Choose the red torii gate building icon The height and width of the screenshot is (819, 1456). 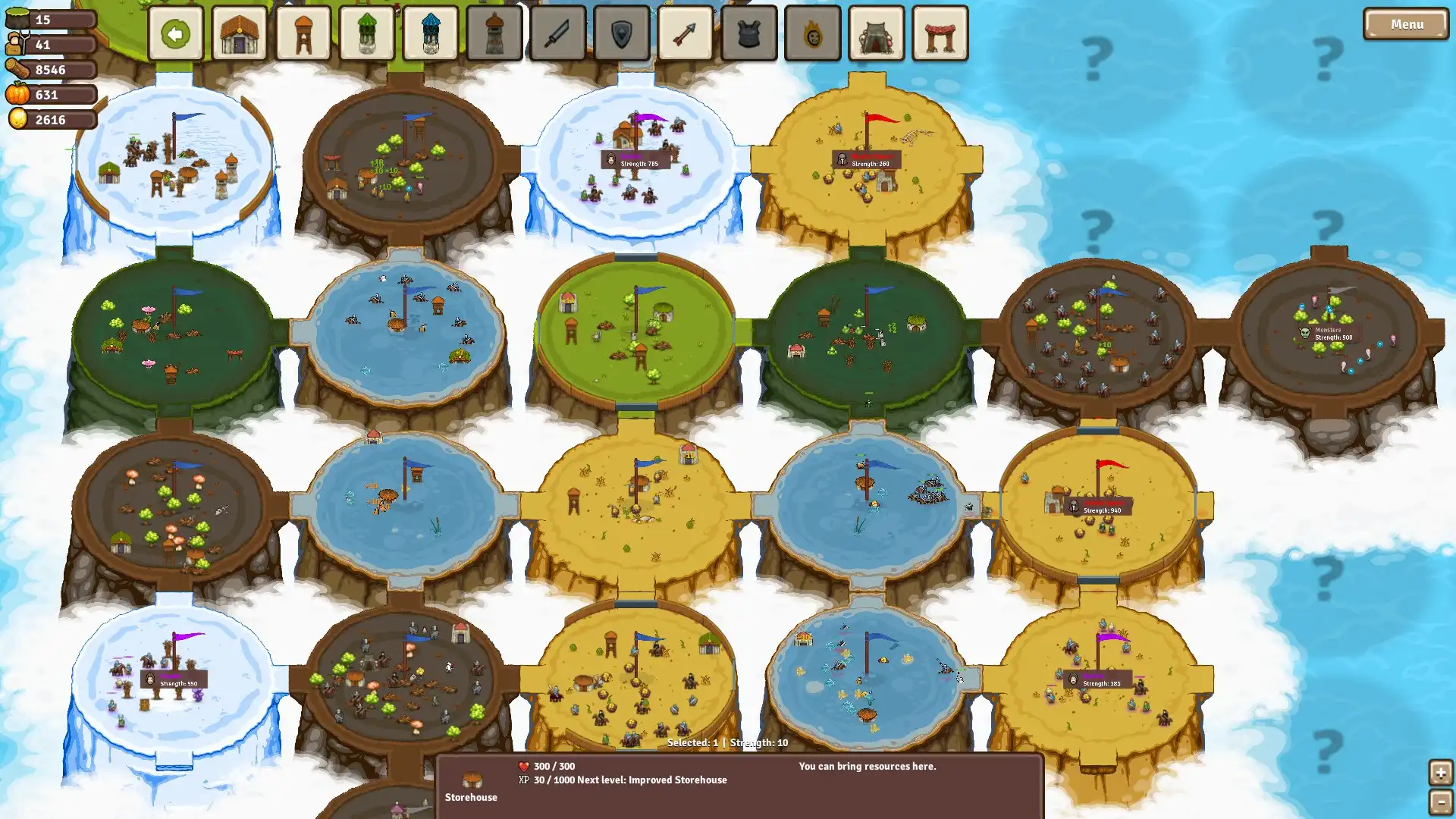tap(940, 33)
